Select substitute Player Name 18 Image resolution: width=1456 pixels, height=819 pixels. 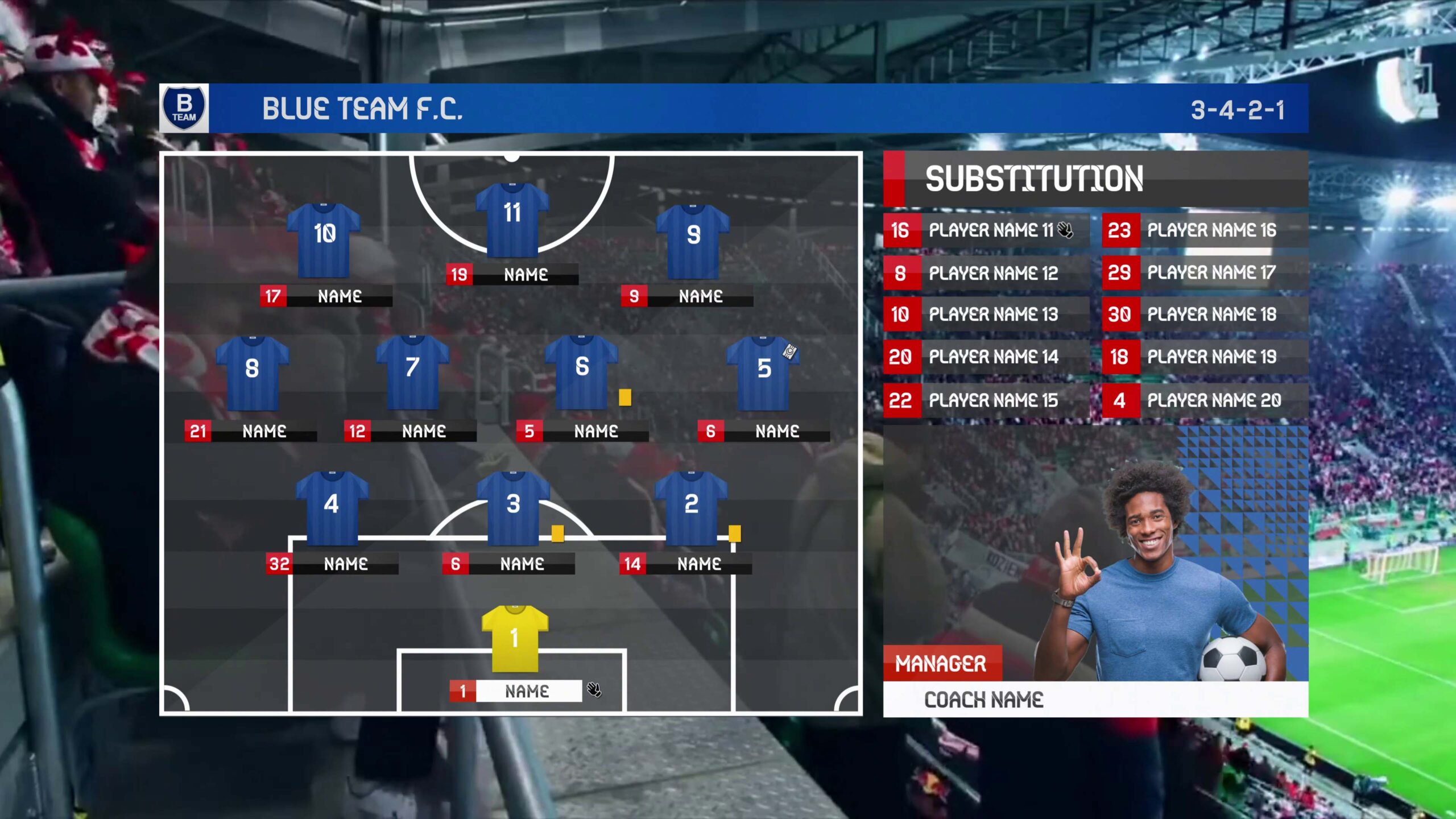pyautogui.click(x=1211, y=315)
